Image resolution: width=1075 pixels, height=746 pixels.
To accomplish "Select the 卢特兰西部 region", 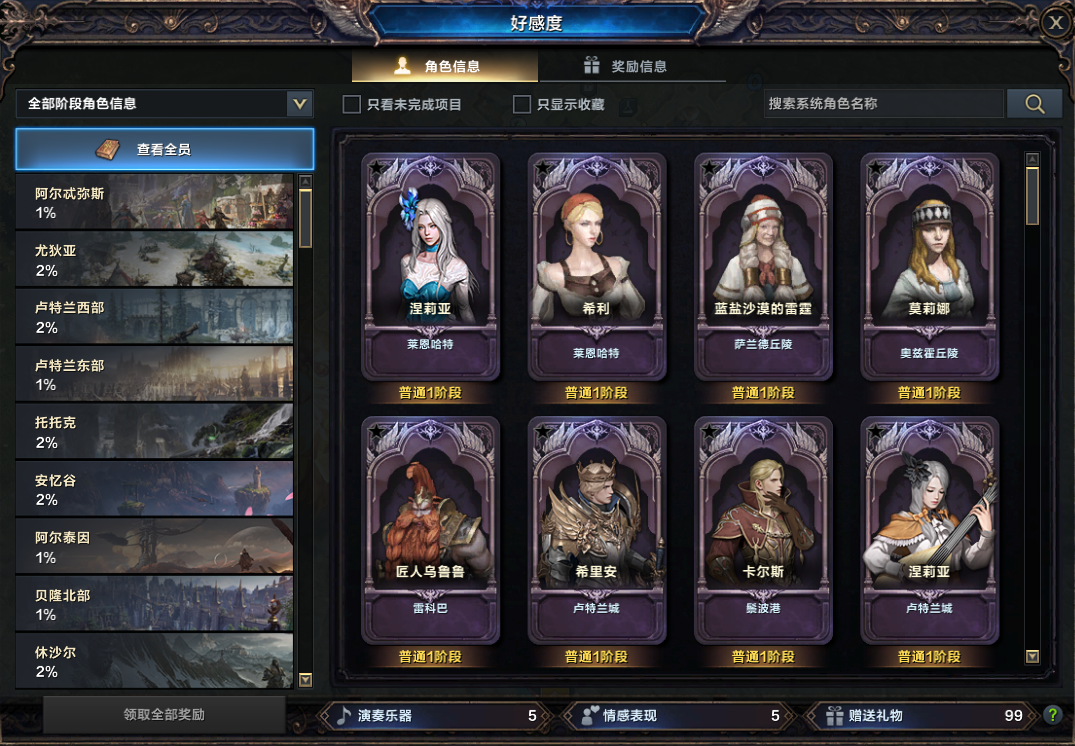I will point(154,317).
